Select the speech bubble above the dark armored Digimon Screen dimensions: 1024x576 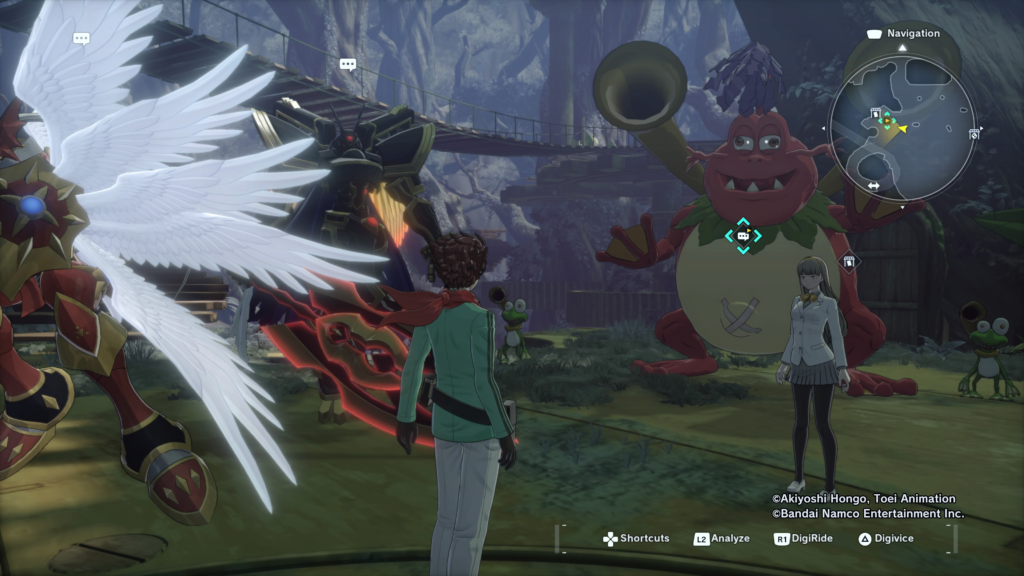pos(348,64)
